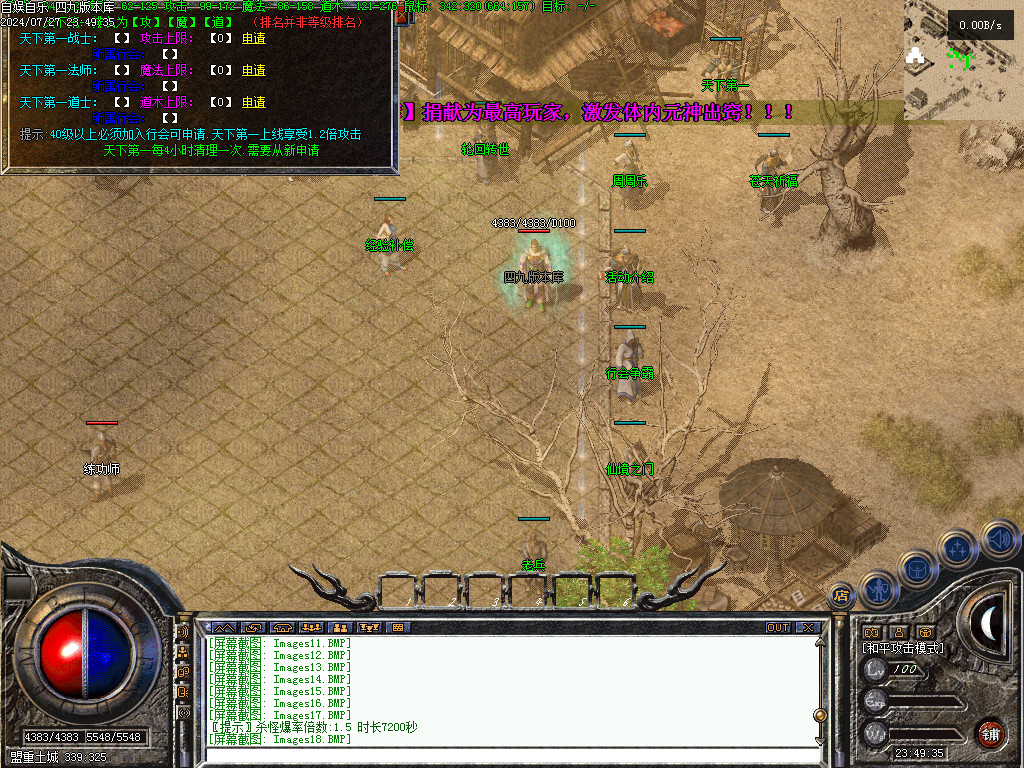This screenshot has height=768, width=1024.
Task: Apply for the 天下第一战士 title
Action: (x=254, y=39)
